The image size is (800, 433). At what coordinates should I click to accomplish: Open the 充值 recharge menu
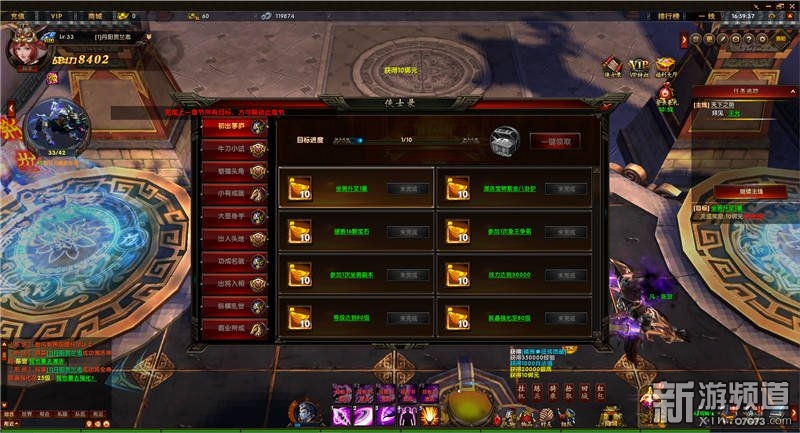[x=15, y=16]
